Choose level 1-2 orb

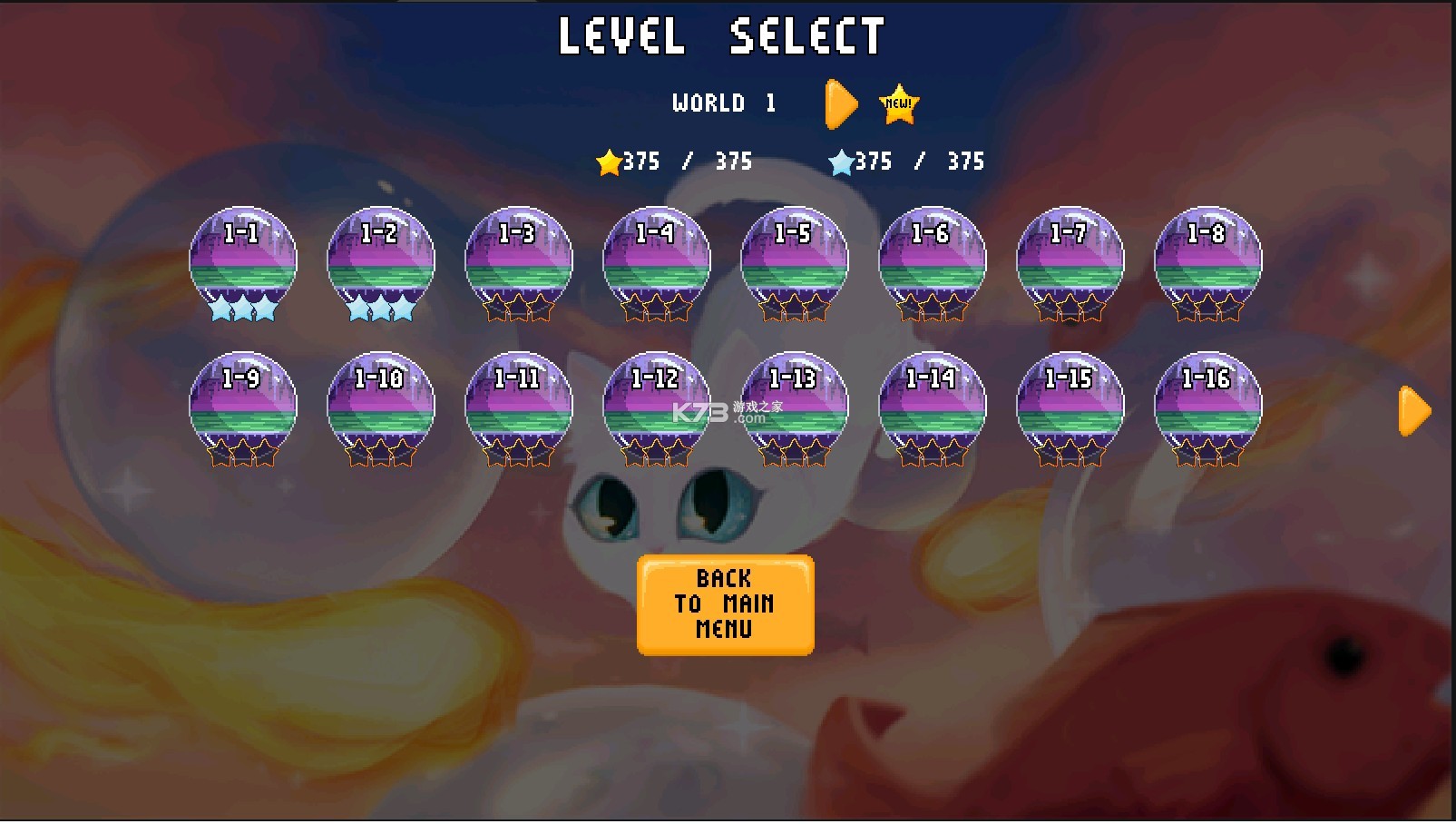pos(381,261)
